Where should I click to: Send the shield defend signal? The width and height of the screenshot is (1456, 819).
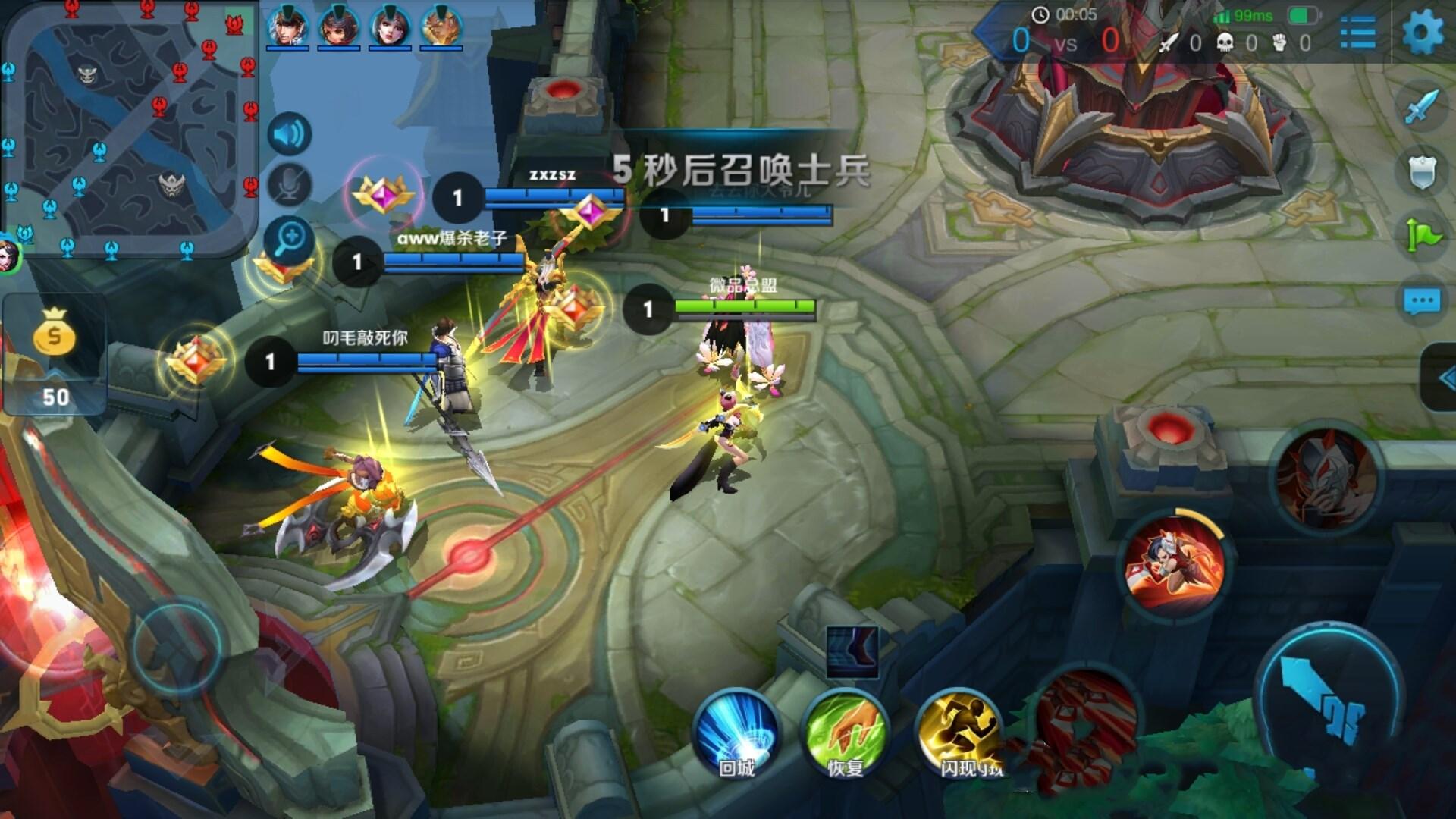pyautogui.click(x=1422, y=172)
